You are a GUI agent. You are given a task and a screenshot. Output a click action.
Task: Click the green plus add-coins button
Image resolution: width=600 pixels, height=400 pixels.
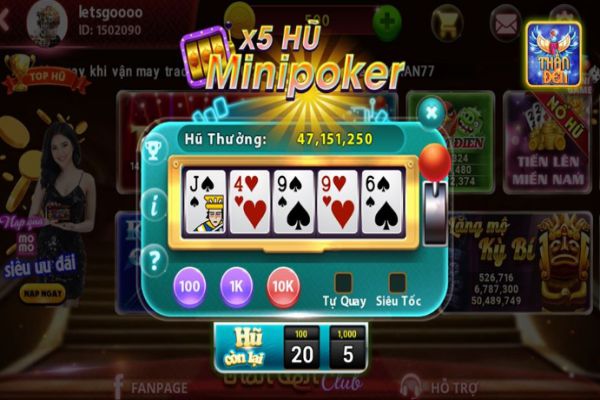[x=384, y=20]
